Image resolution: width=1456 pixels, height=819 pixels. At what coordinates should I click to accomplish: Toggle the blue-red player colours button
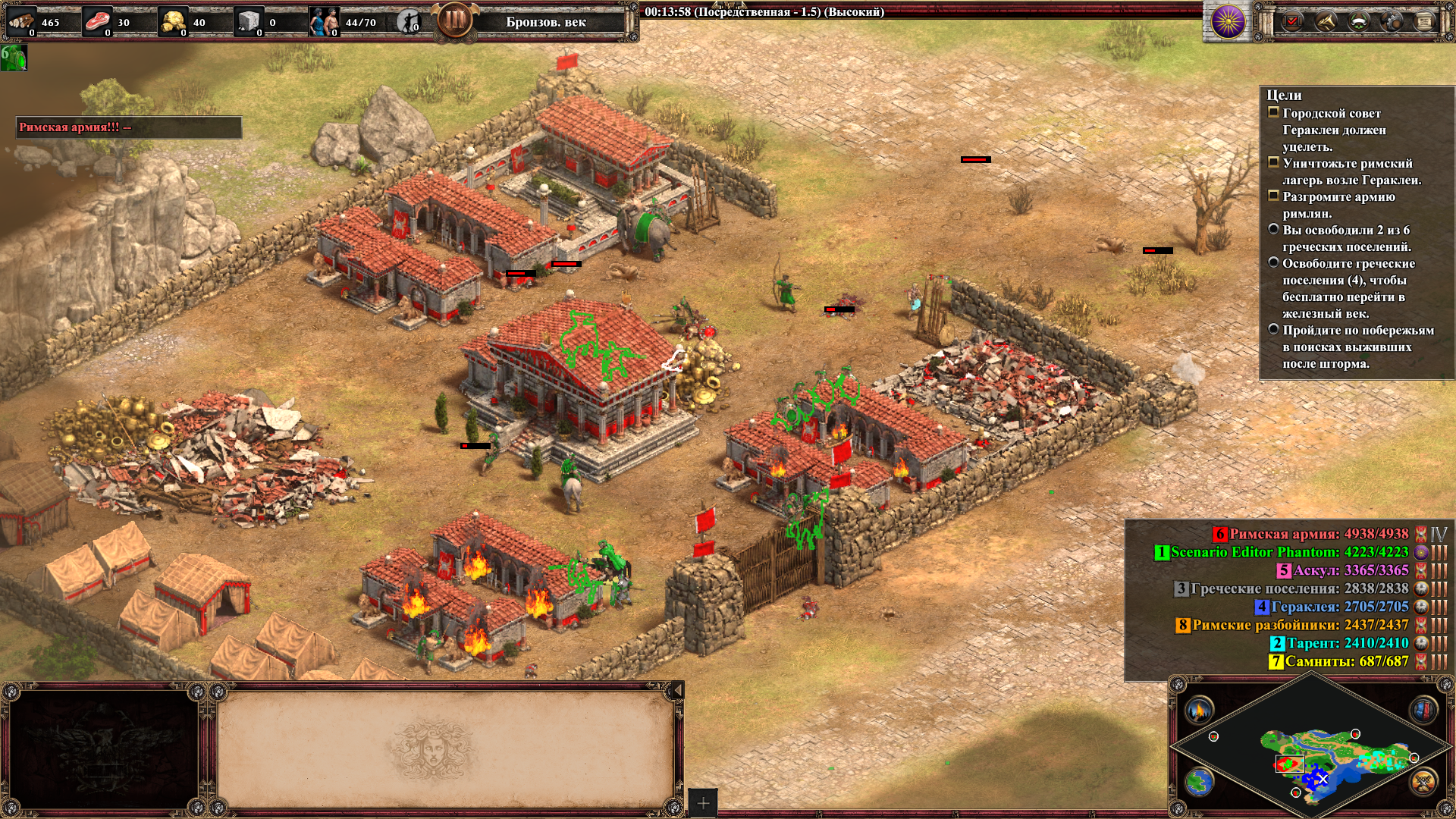(1423, 711)
